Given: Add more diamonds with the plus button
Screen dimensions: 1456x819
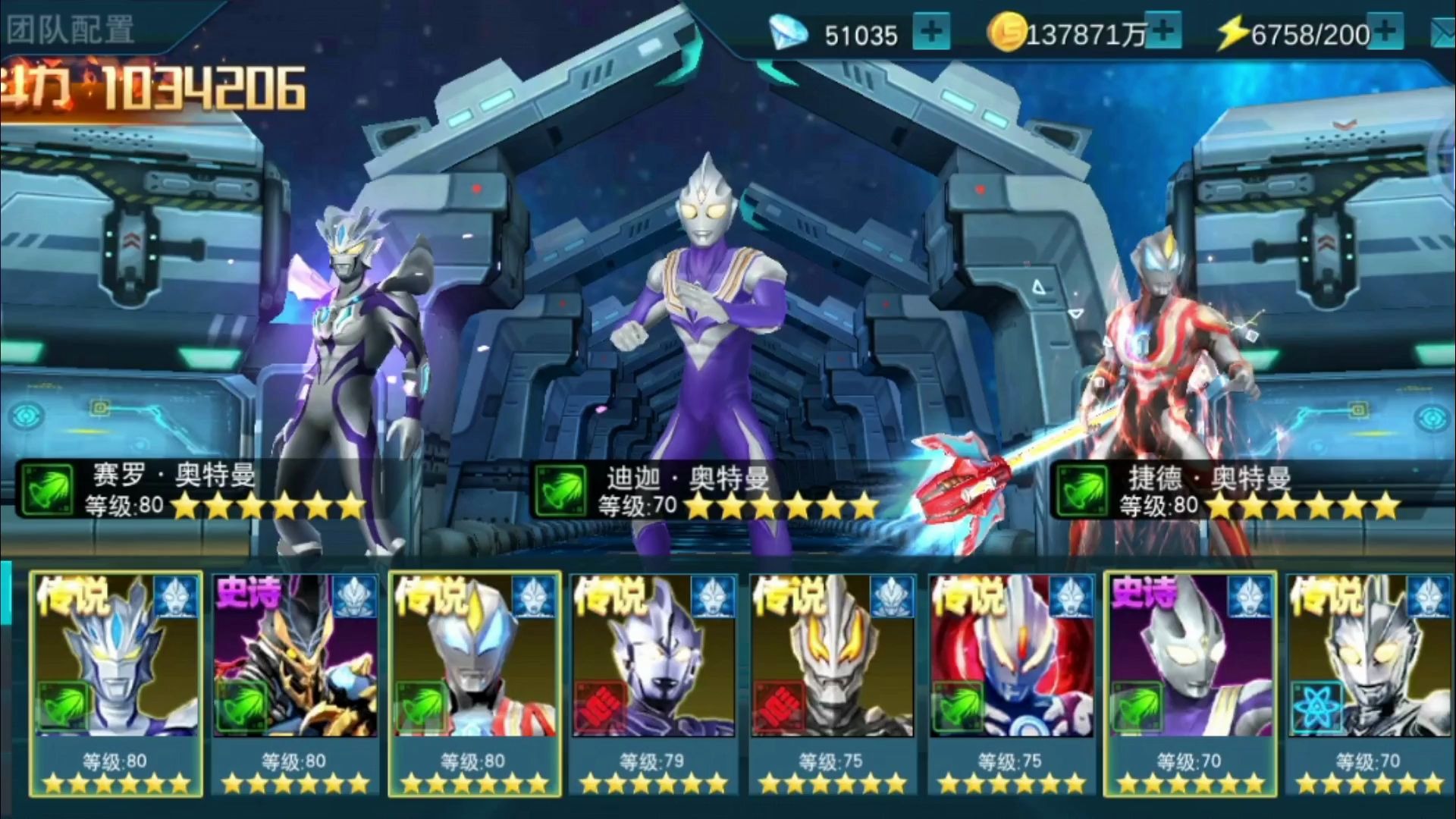Looking at the screenshot, I should [x=931, y=33].
